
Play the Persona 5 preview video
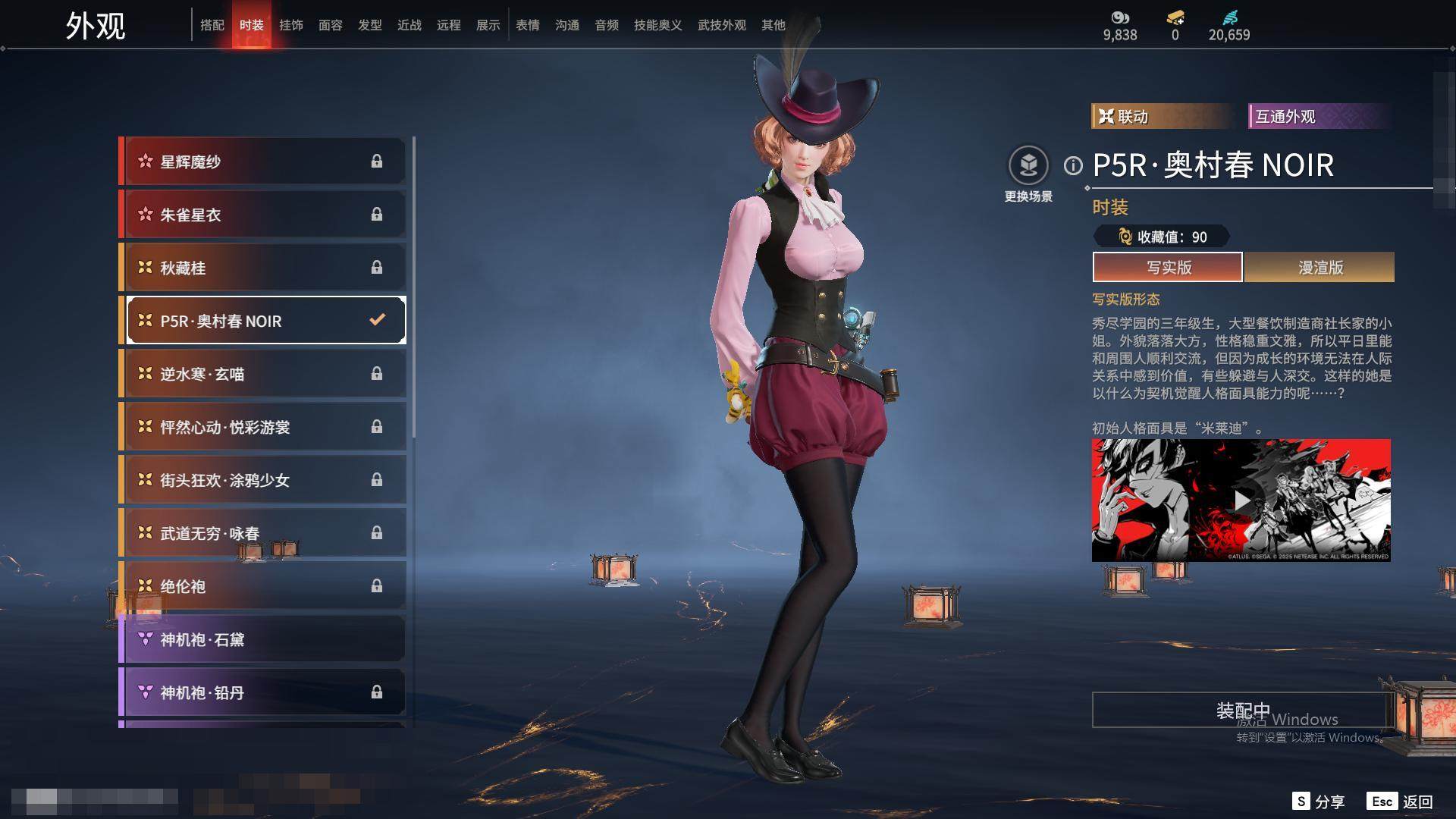(x=1241, y=500)
